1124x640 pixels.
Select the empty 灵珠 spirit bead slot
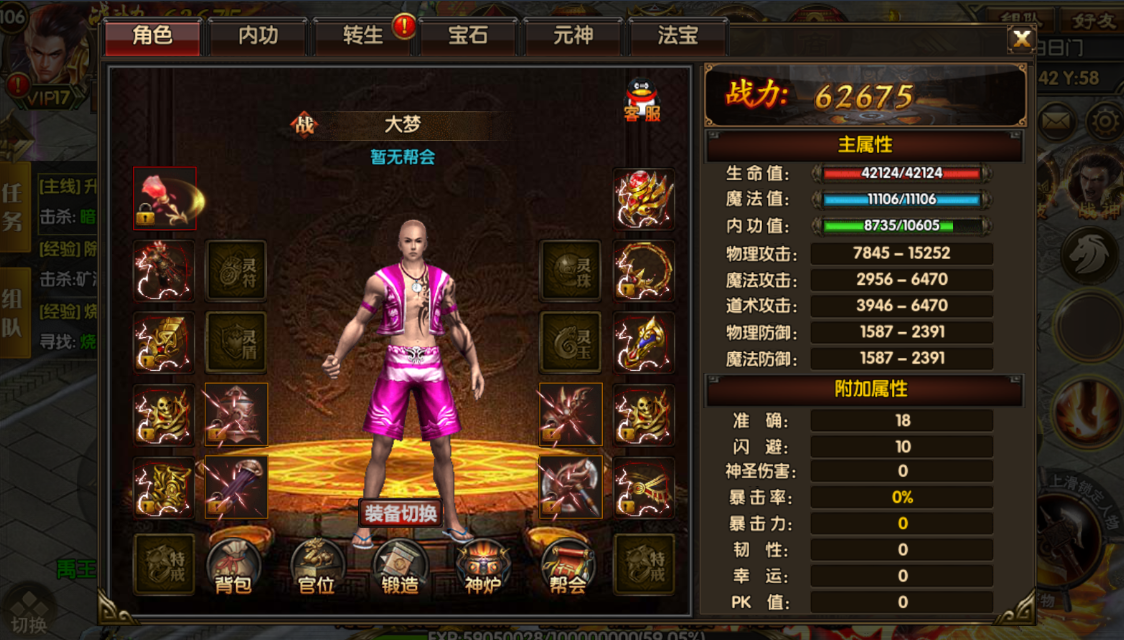571,270
